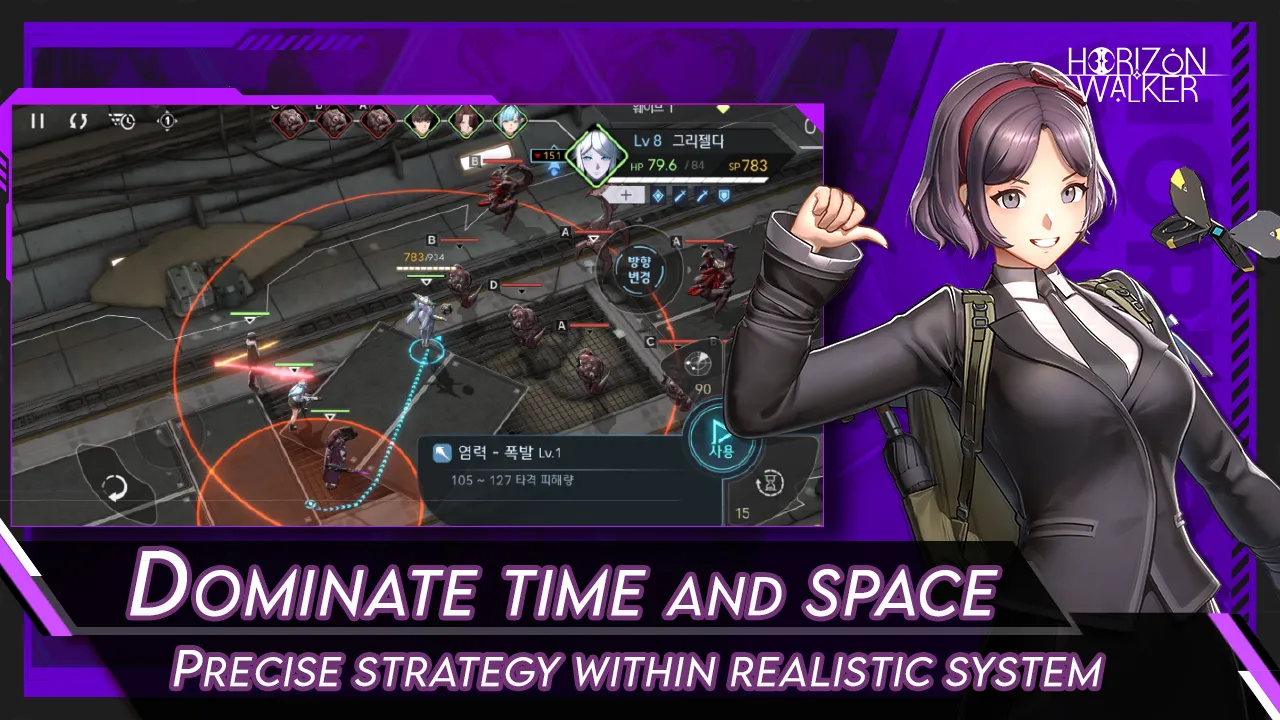Image resolution: width=1280 pixels, height=720 pixels.
Task: Activate the sword attack skill icon
Action: pyautogui.click(x=679, y=194)
